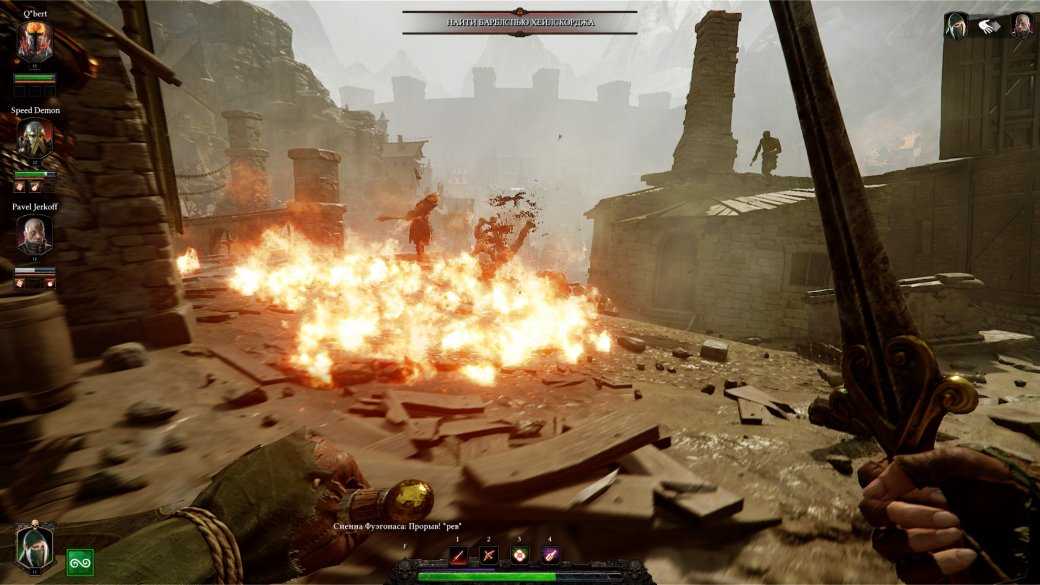The image size is (1040, 585).
Task: Click the handshake item-transfer icon
Action: pyautogui.click(x=989, y=27)
